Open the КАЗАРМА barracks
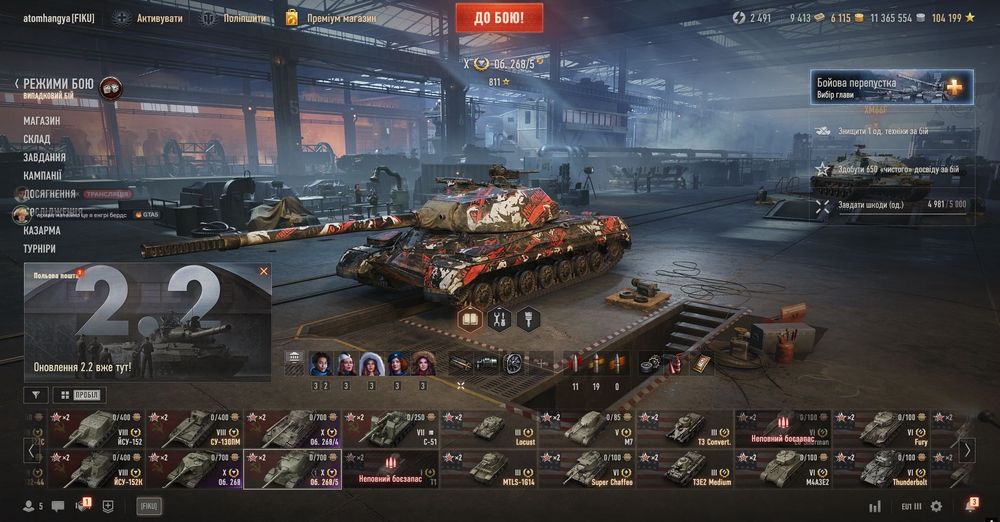Screen dimensions: 1000x522 pos(42,230)
